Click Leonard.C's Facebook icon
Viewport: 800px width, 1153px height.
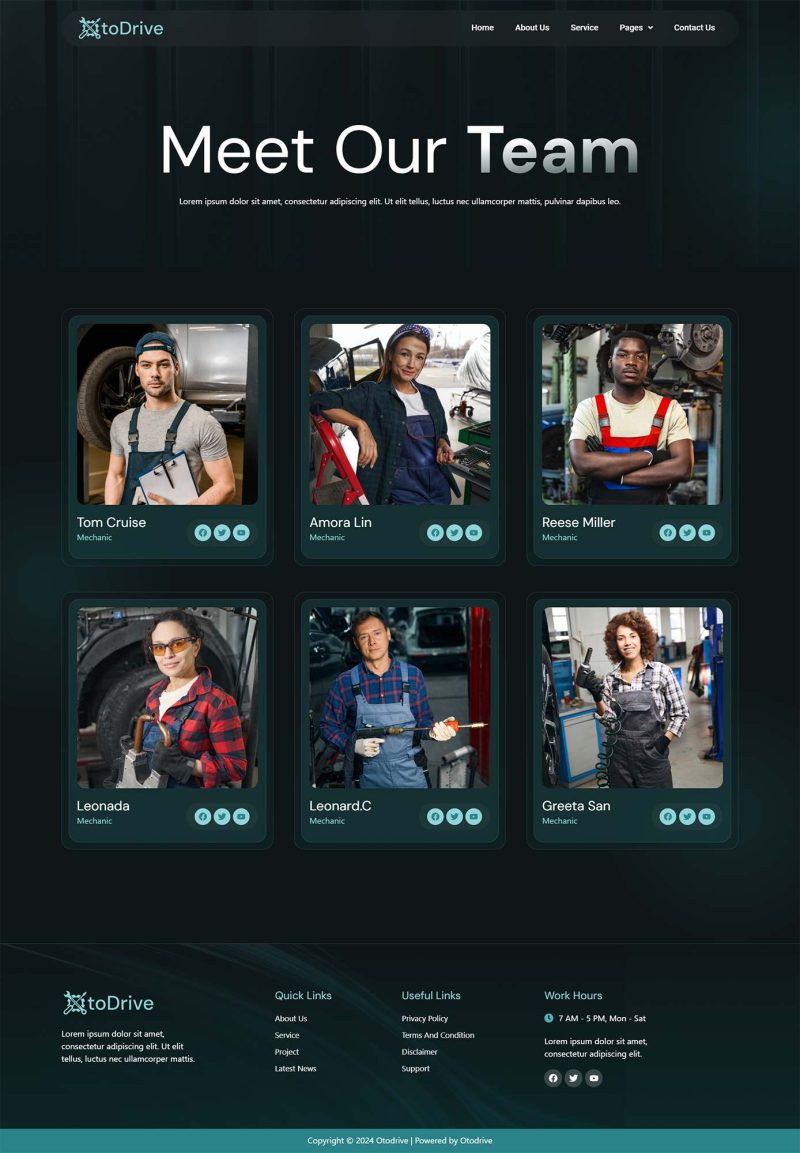(435, 817)
